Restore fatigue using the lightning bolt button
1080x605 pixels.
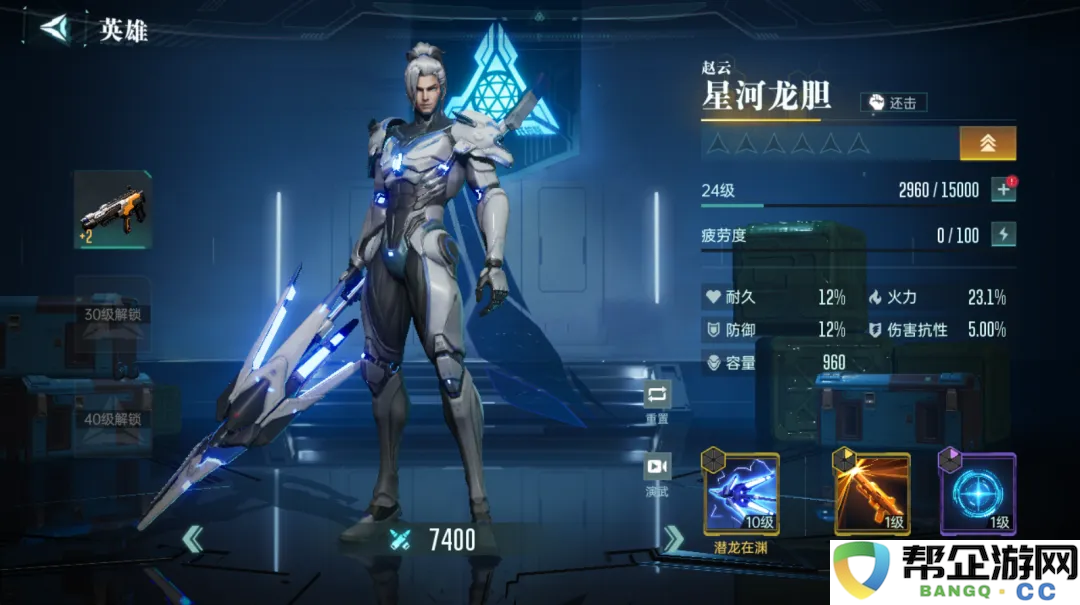tap(1003, 235)
